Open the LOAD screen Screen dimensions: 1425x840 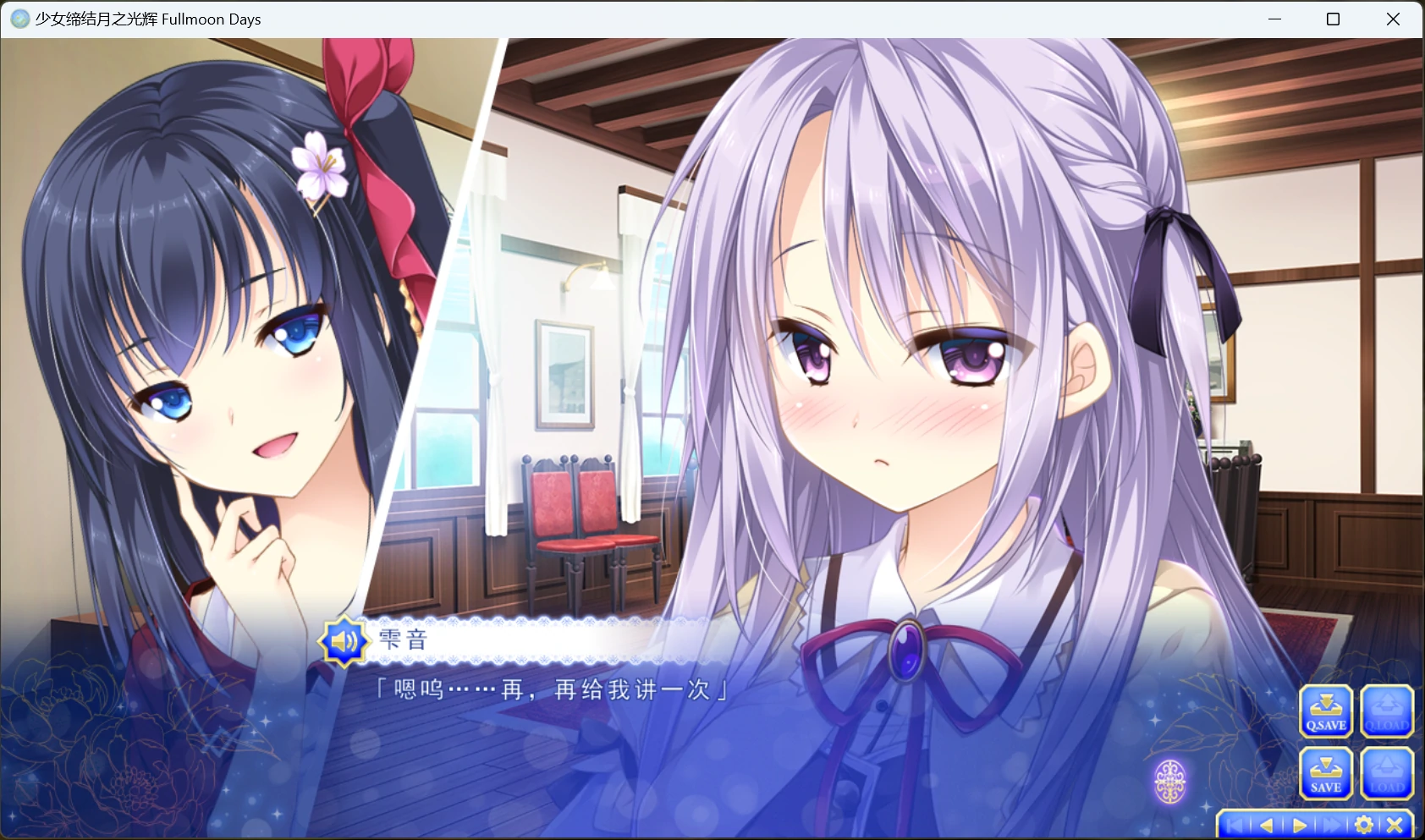1386,772
